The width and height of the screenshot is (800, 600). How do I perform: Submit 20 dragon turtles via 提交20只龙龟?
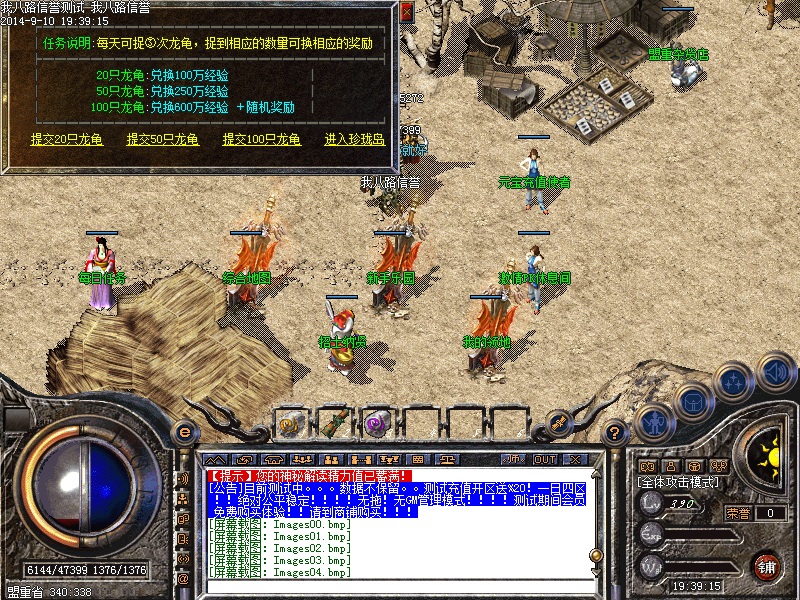67,140
